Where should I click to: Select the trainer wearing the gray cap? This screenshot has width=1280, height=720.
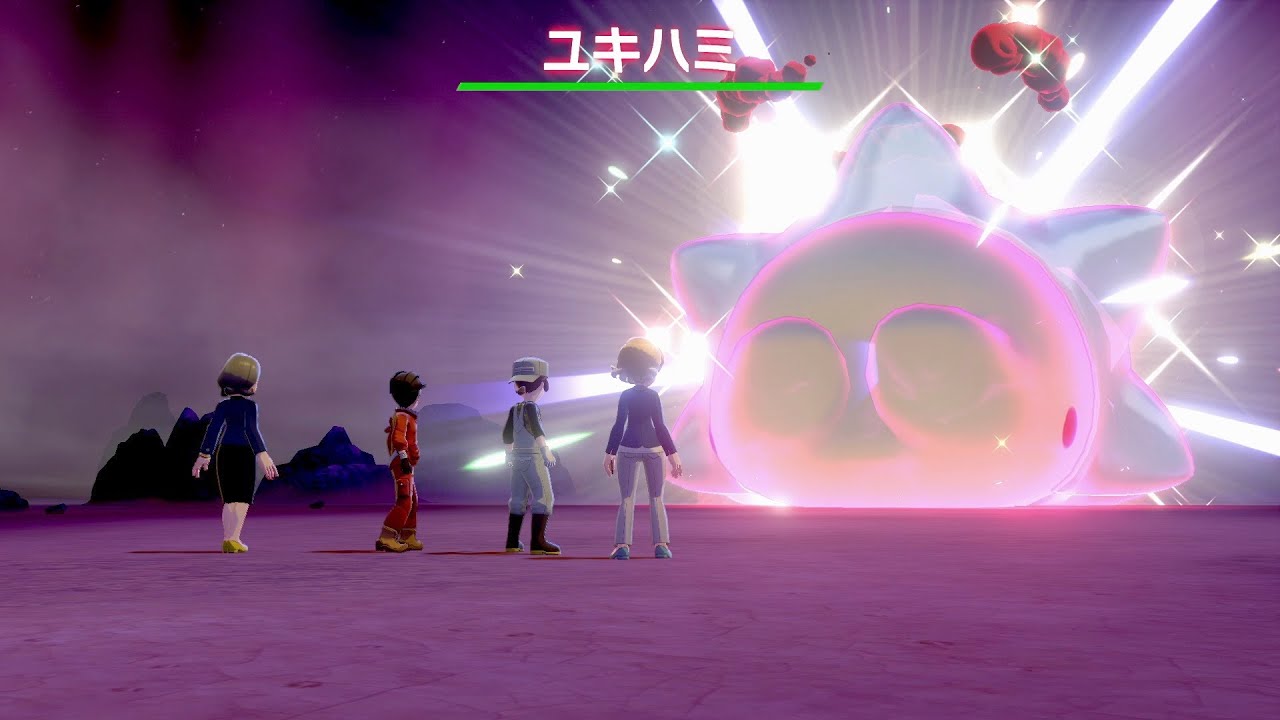[528, 460]
